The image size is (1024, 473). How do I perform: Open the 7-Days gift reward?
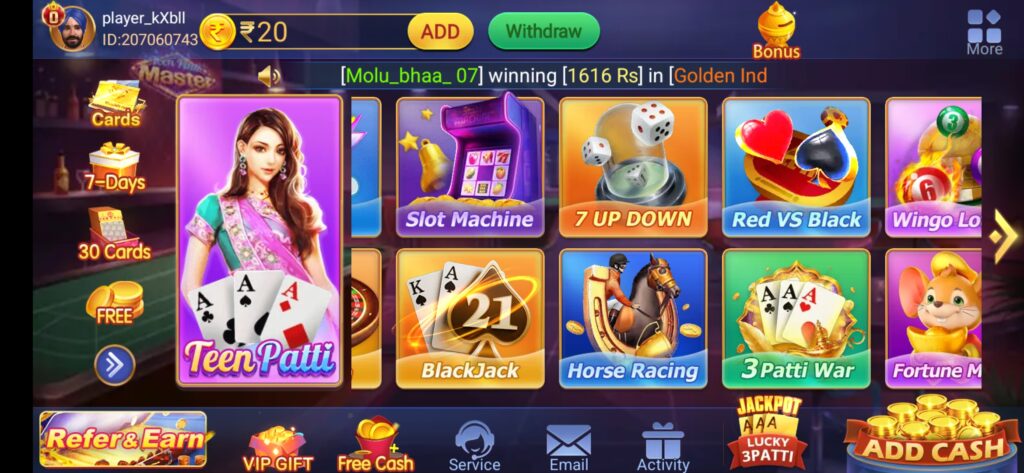pos(115,166)
